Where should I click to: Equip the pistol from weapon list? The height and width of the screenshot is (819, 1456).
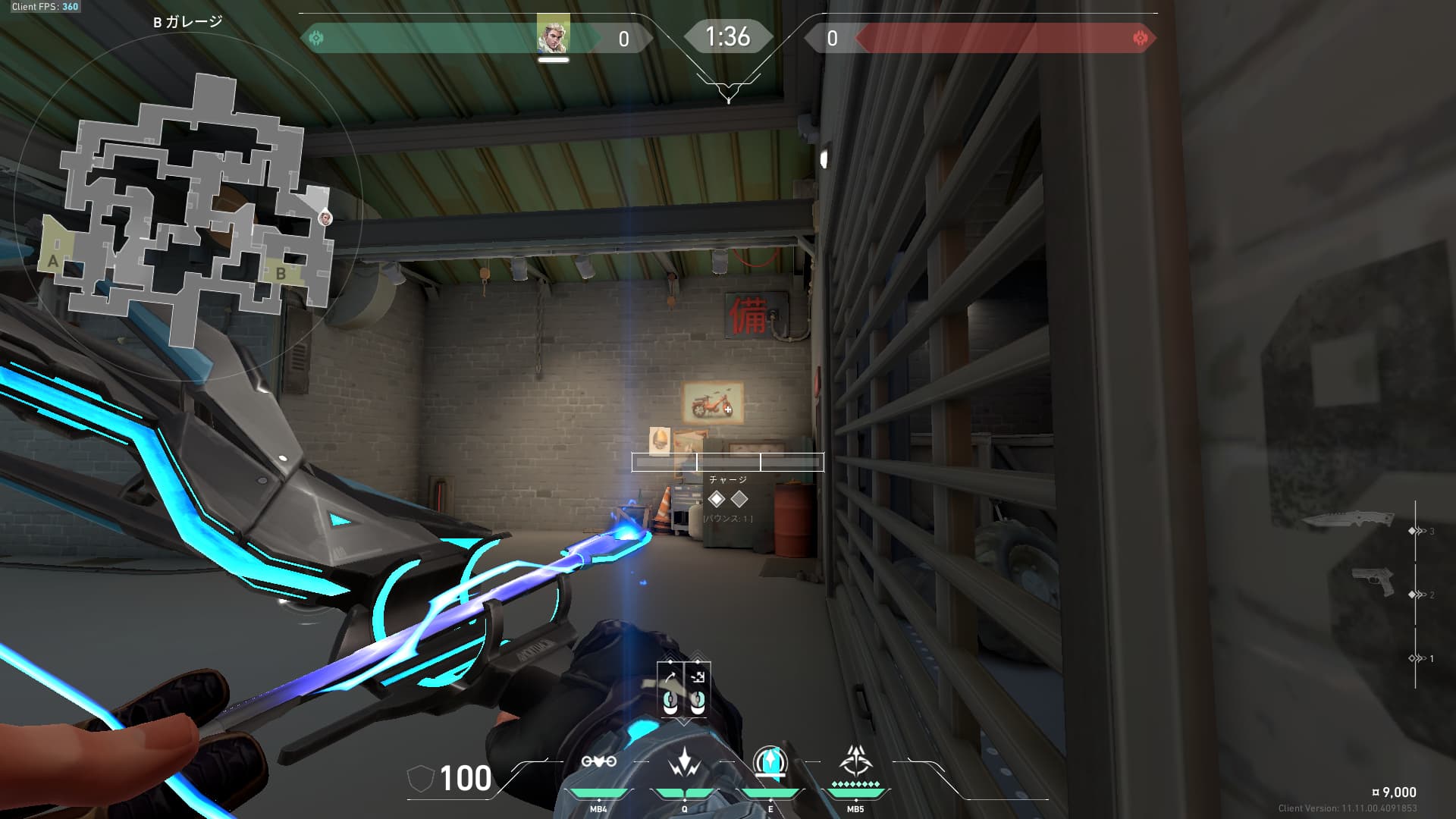tap(1373, 582)
